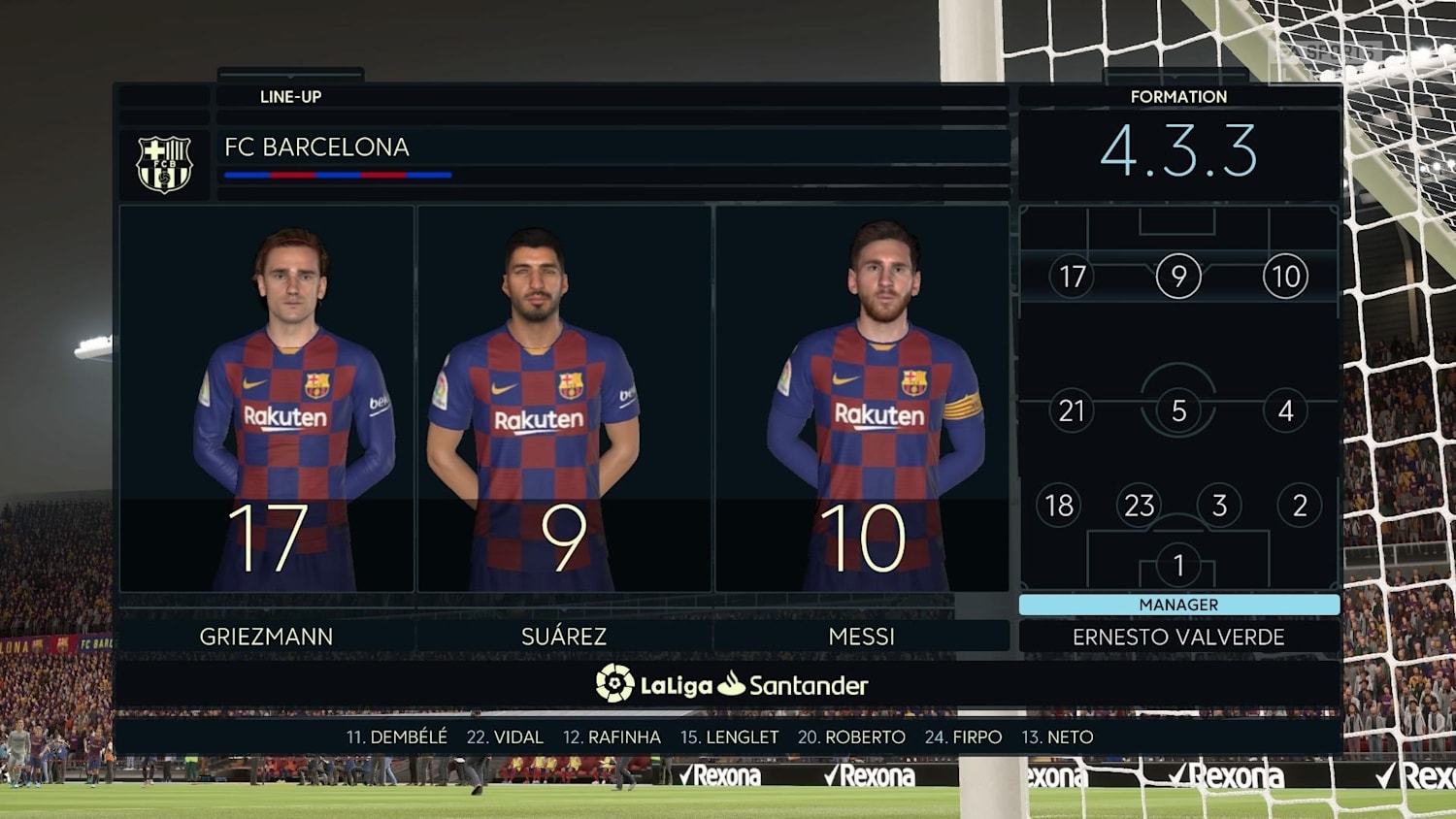
Task: Open the FORMATION panel header
Action: coord(1178,97)
